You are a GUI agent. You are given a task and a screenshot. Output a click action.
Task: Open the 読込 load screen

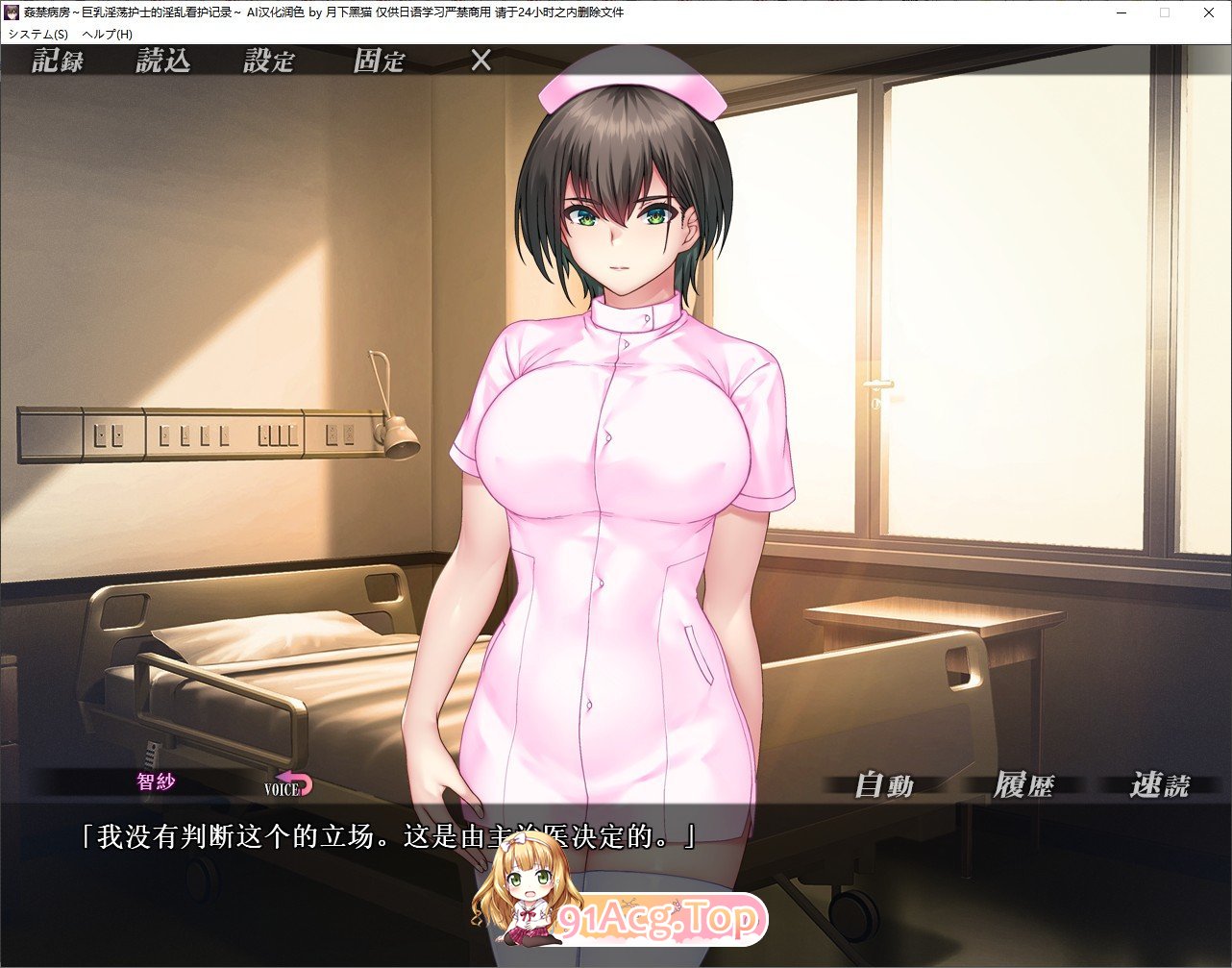tap(163, 61)
